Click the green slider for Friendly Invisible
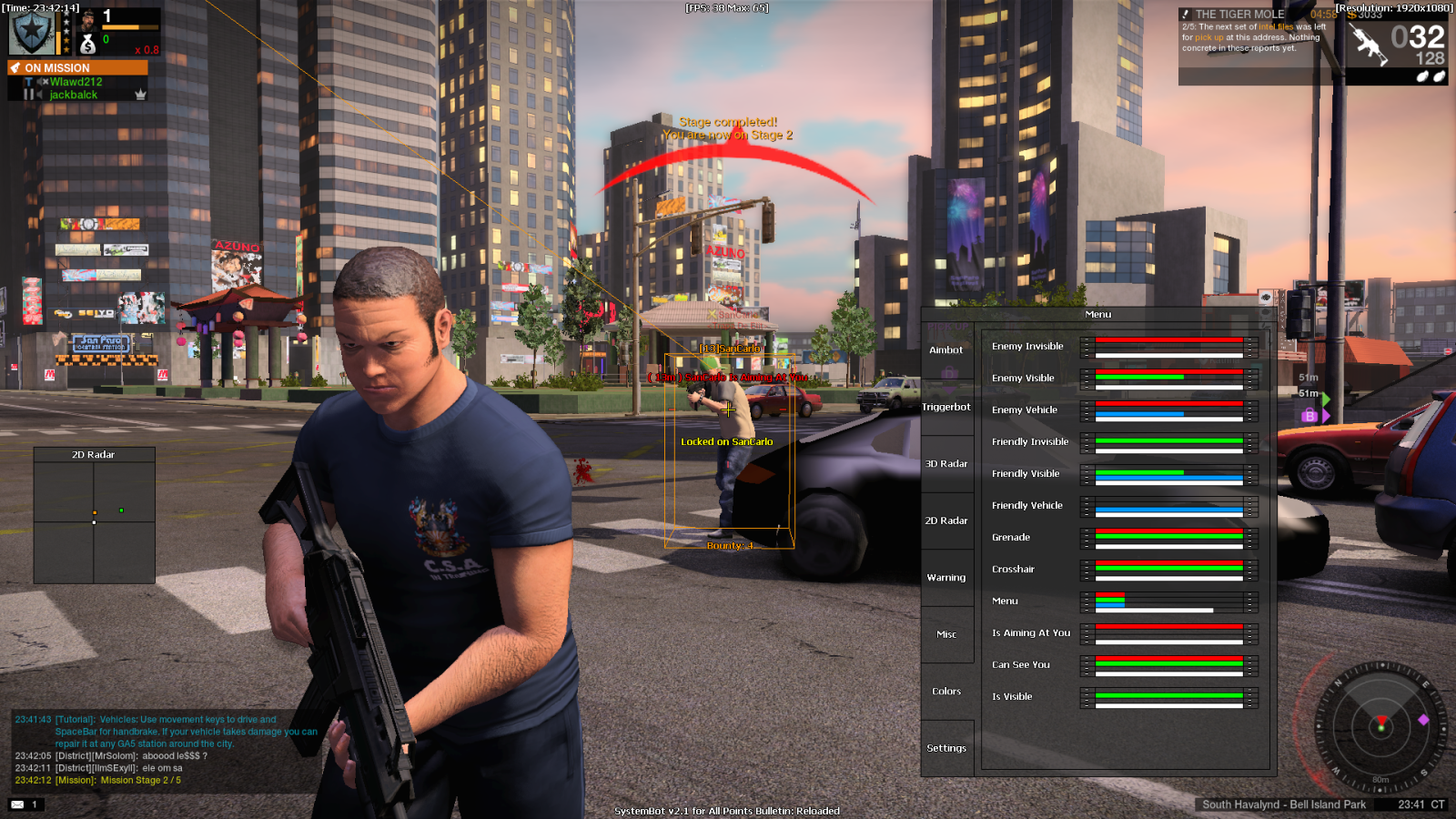The height and width of the screenshot is (819, 1456). pos(1168,440)
